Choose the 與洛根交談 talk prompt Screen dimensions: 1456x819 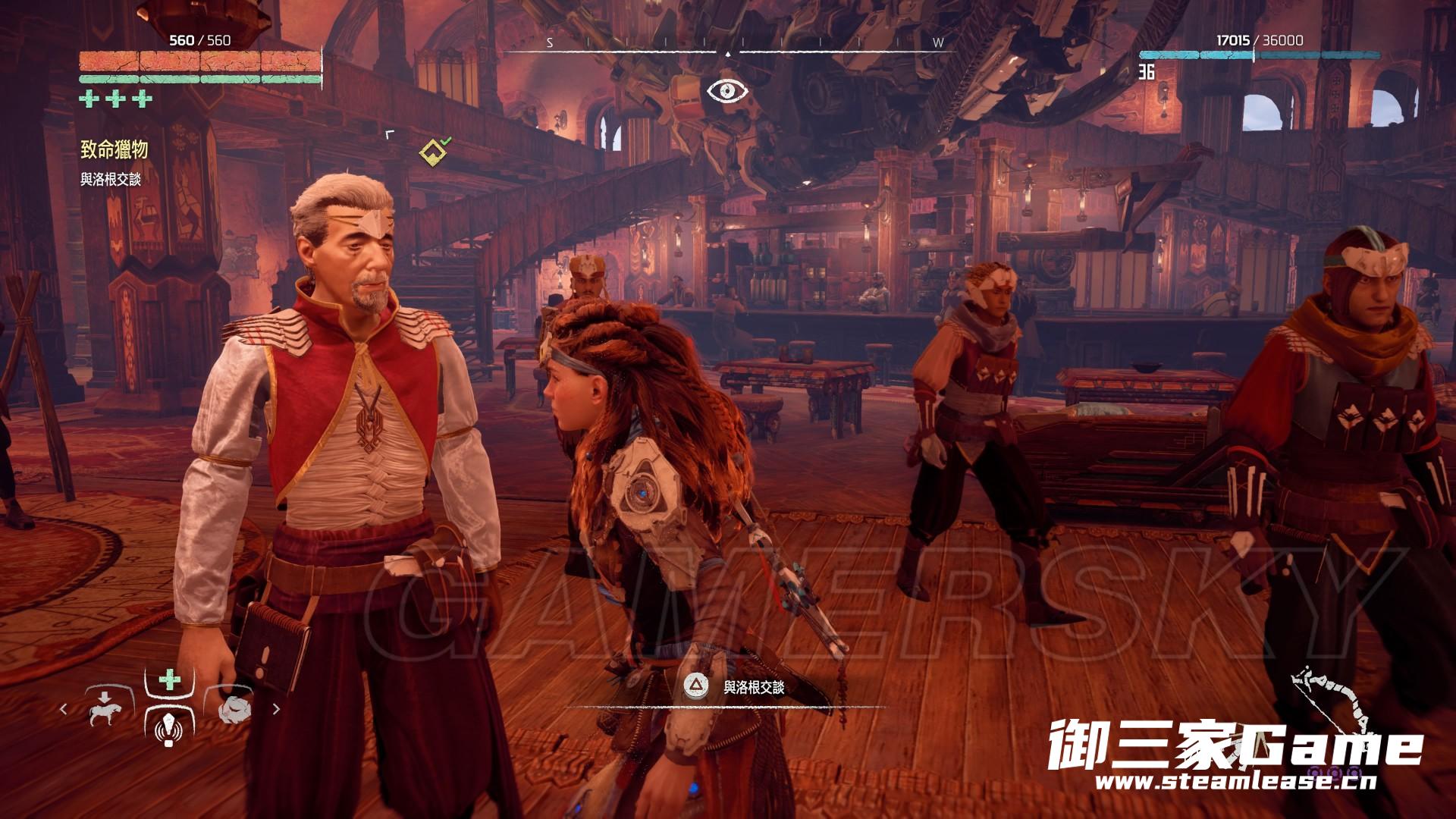735,688
